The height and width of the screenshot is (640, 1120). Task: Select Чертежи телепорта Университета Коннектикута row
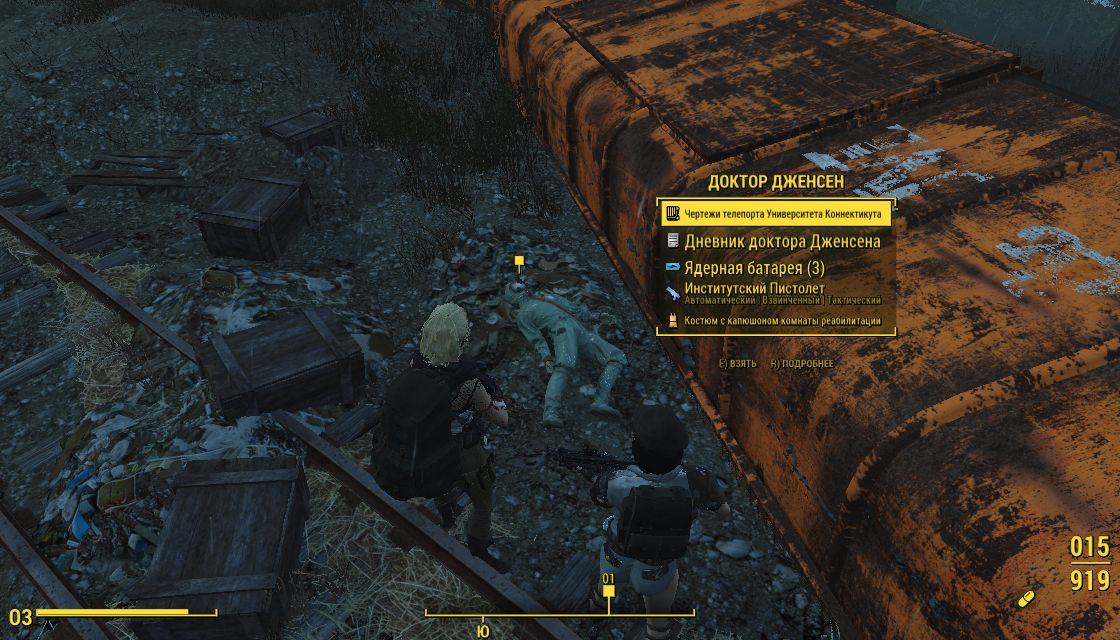776,214
